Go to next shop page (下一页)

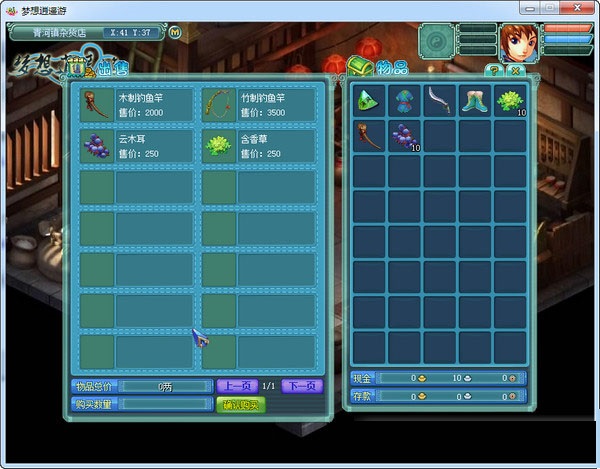[301, 386]
